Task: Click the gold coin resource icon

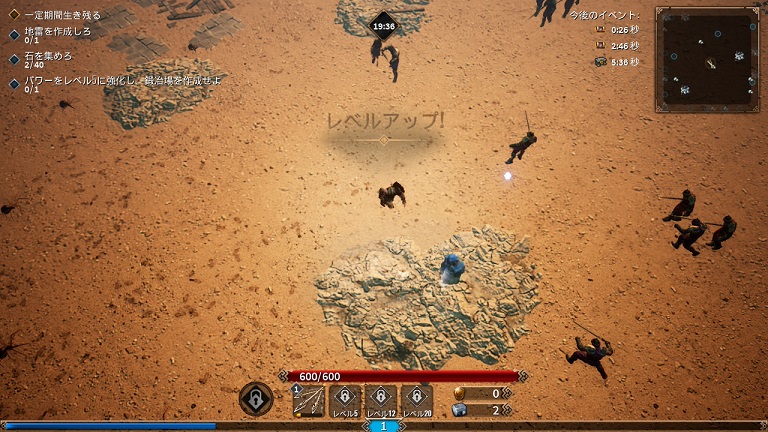Action: [x=460, y=393]
